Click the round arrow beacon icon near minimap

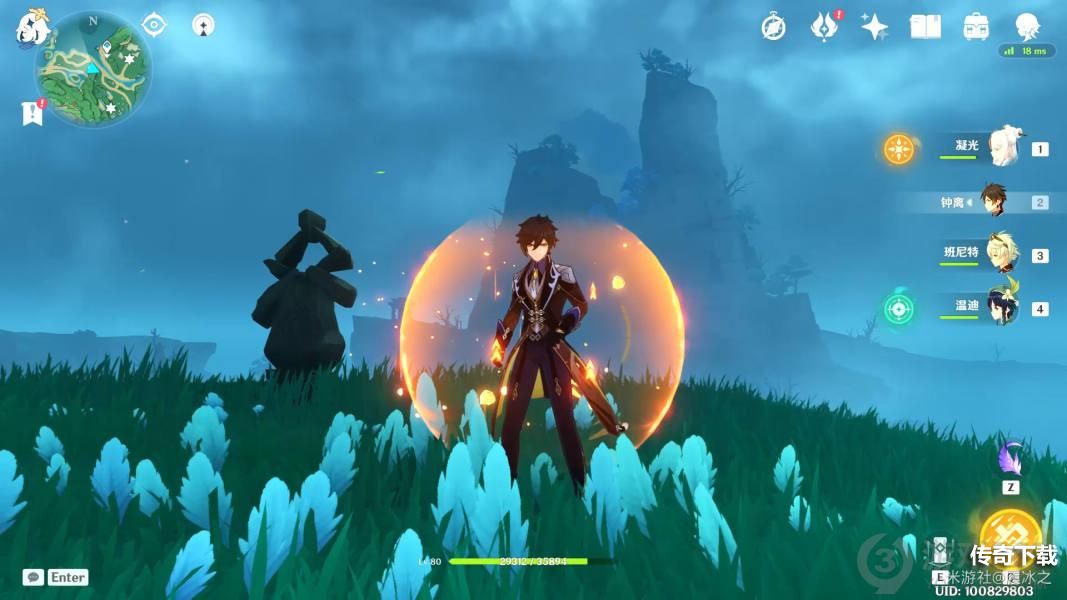click(203, 25)
